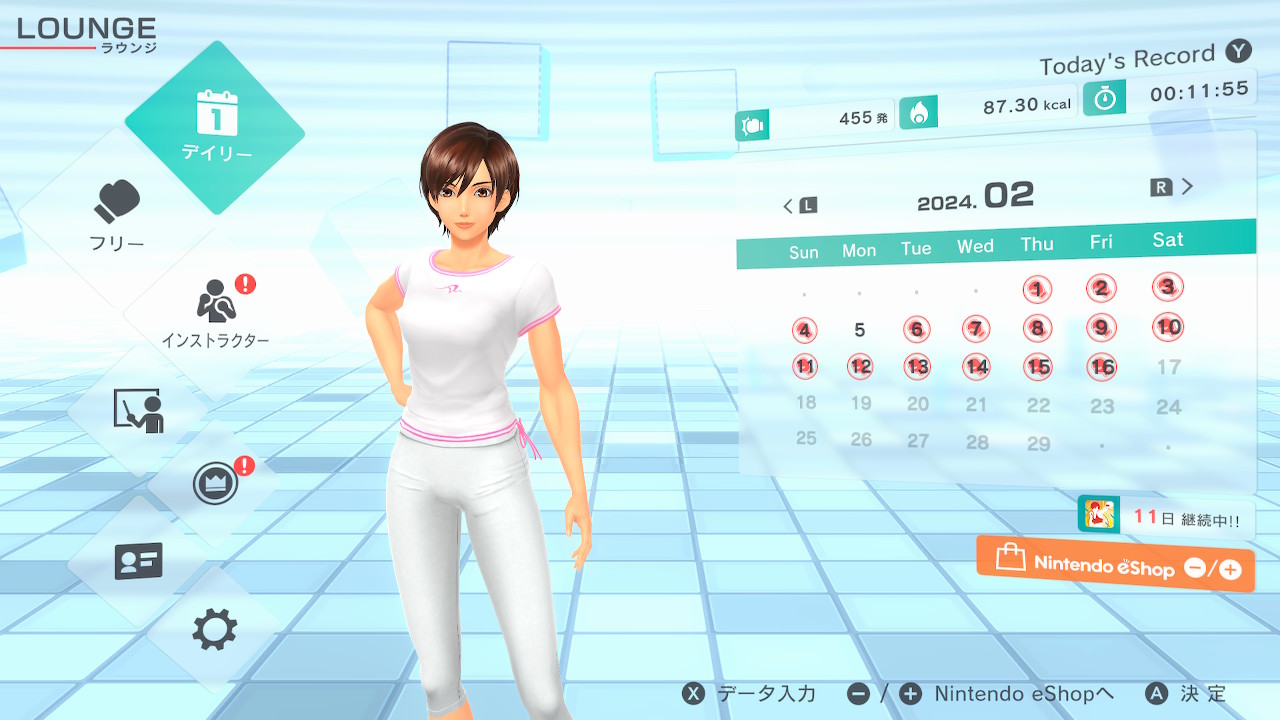
Task: Go to the previous calendar month
Action: point(799,205)
